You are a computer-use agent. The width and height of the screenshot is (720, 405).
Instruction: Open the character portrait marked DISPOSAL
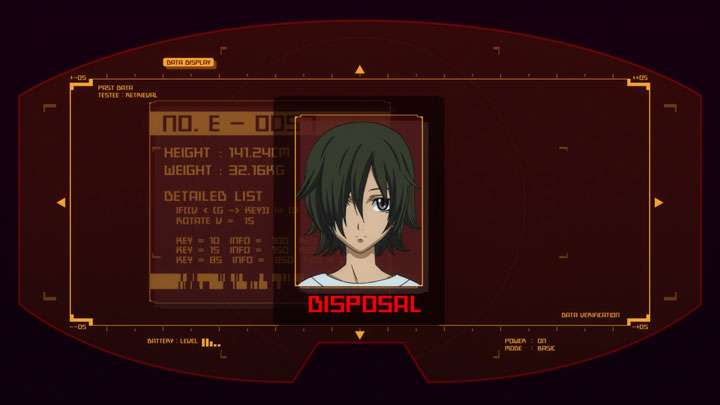359,202
